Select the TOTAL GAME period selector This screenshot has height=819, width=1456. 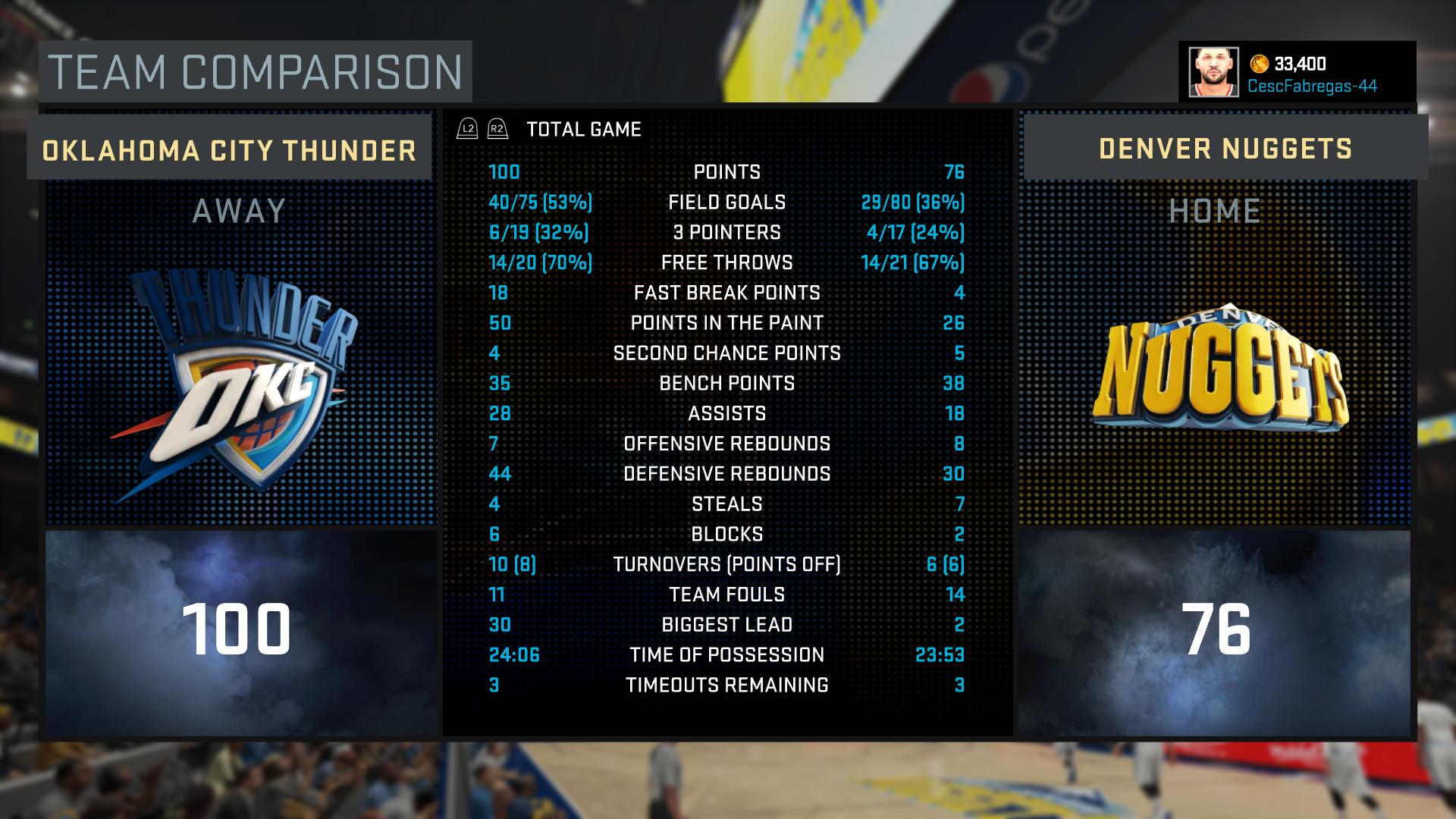[583, 130]
